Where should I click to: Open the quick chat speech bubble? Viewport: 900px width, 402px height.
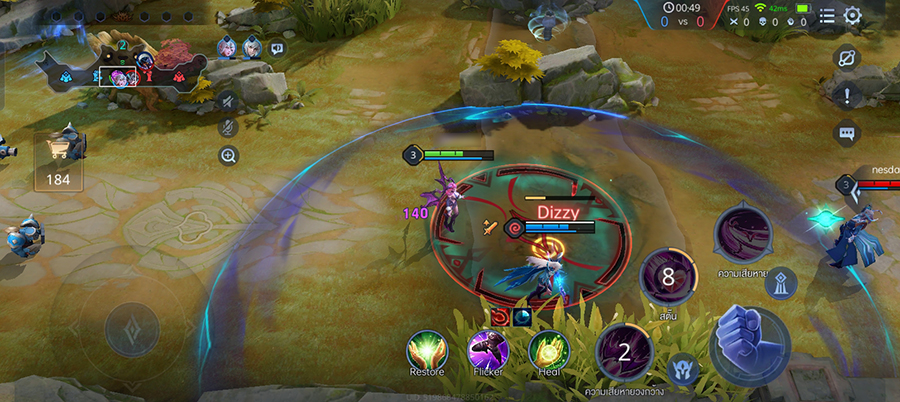[847, 133]
